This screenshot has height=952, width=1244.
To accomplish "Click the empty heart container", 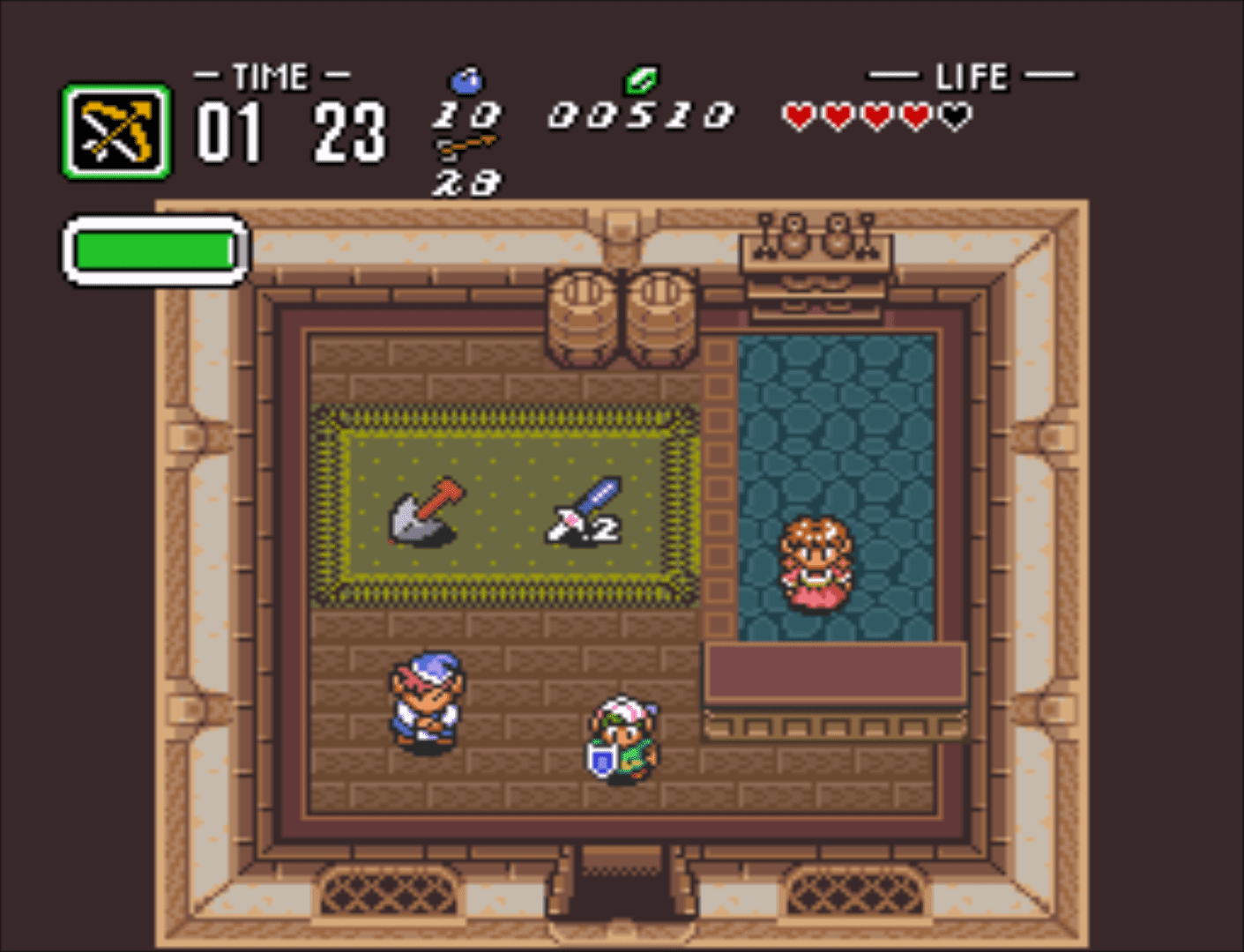I will tap(952, 113).
